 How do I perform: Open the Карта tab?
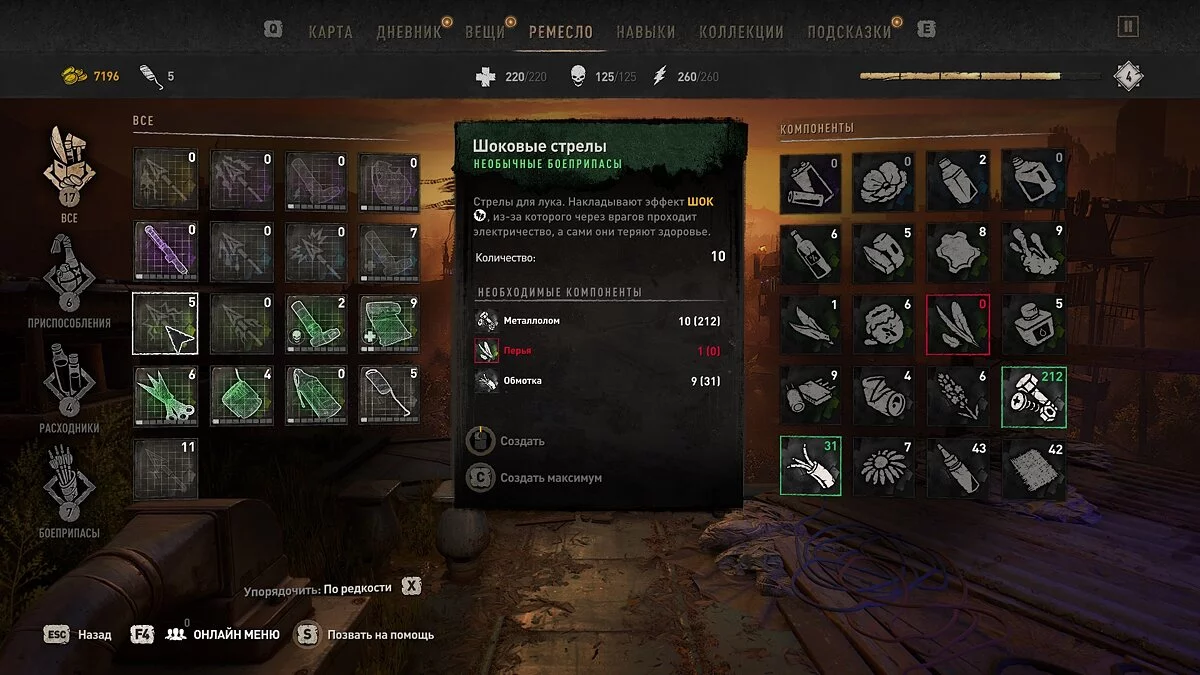tap(330, 31)
